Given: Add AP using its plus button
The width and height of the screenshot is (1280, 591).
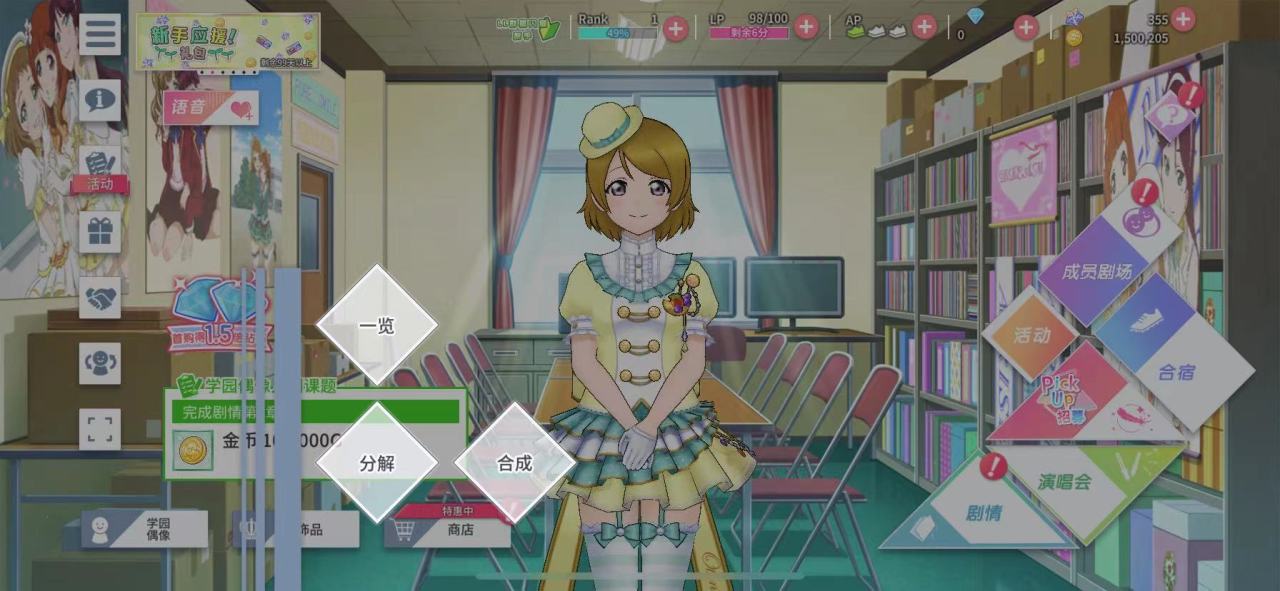Looking at the screenshot, I should point(924,28).
